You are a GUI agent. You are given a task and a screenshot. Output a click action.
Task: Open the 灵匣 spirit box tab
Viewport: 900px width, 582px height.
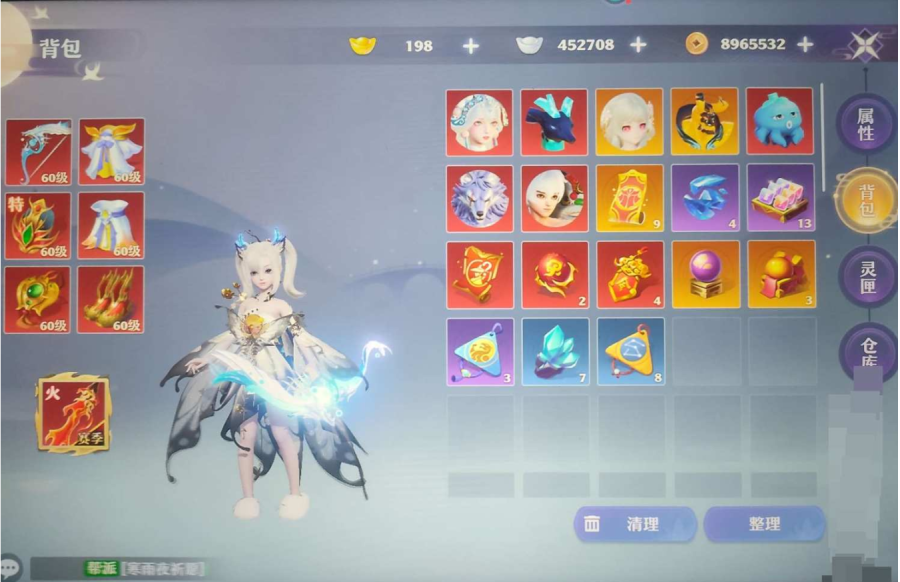[865, 275]
